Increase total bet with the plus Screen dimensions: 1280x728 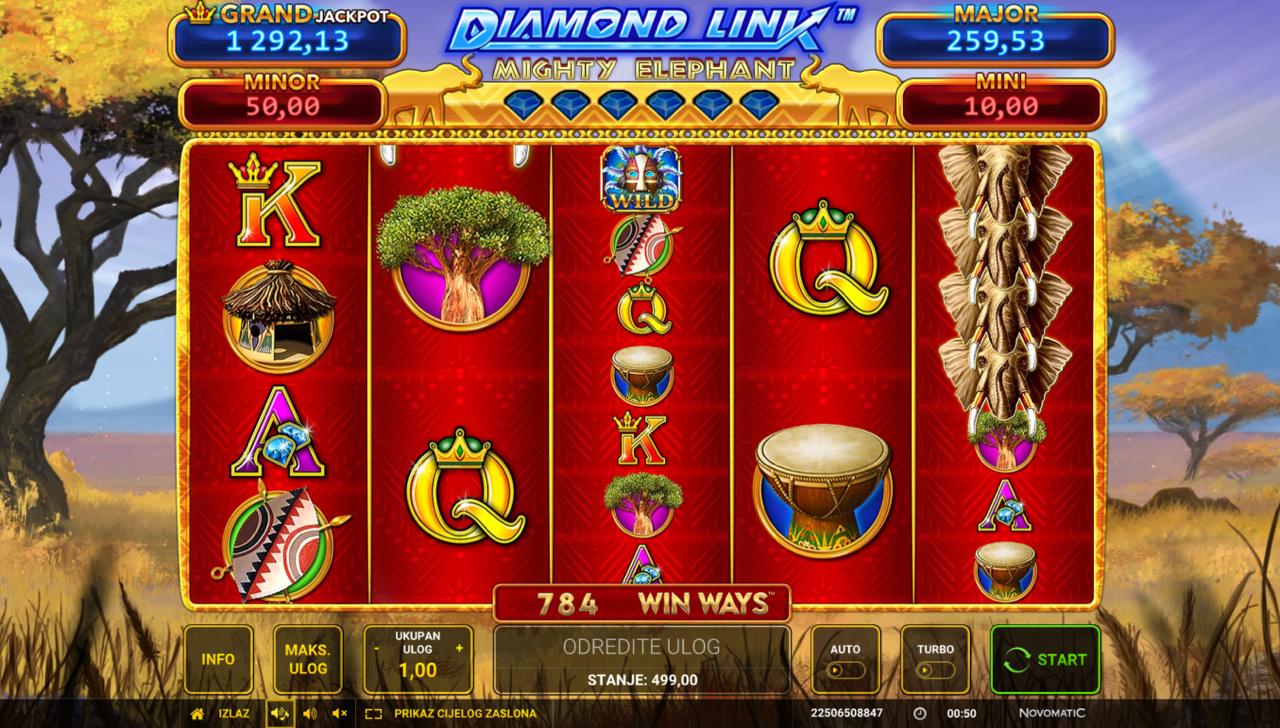click(459, 648)
